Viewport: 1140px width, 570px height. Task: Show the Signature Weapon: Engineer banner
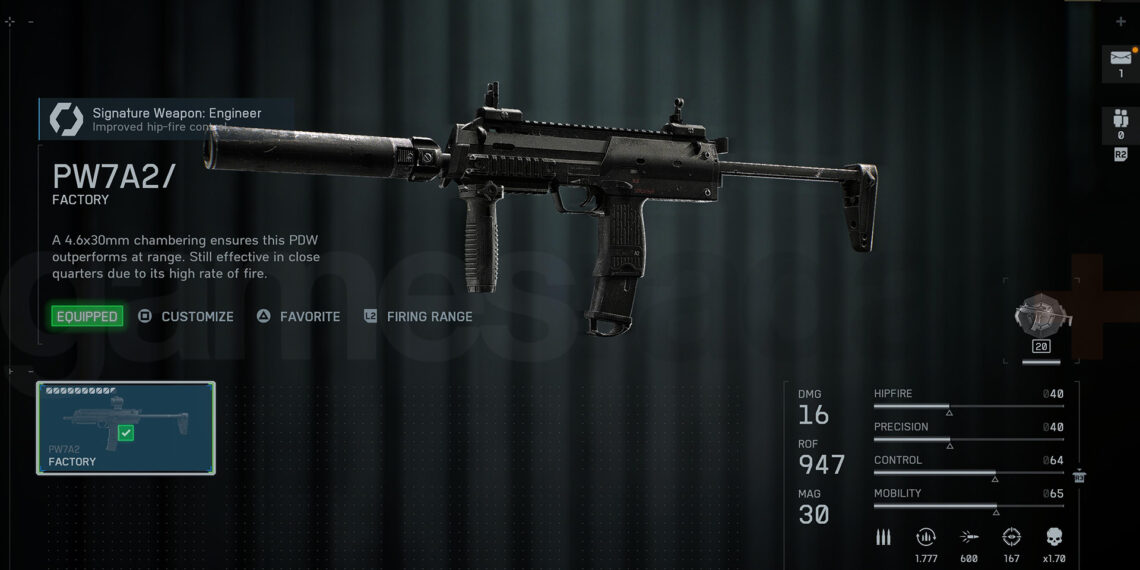coord(165,118)
